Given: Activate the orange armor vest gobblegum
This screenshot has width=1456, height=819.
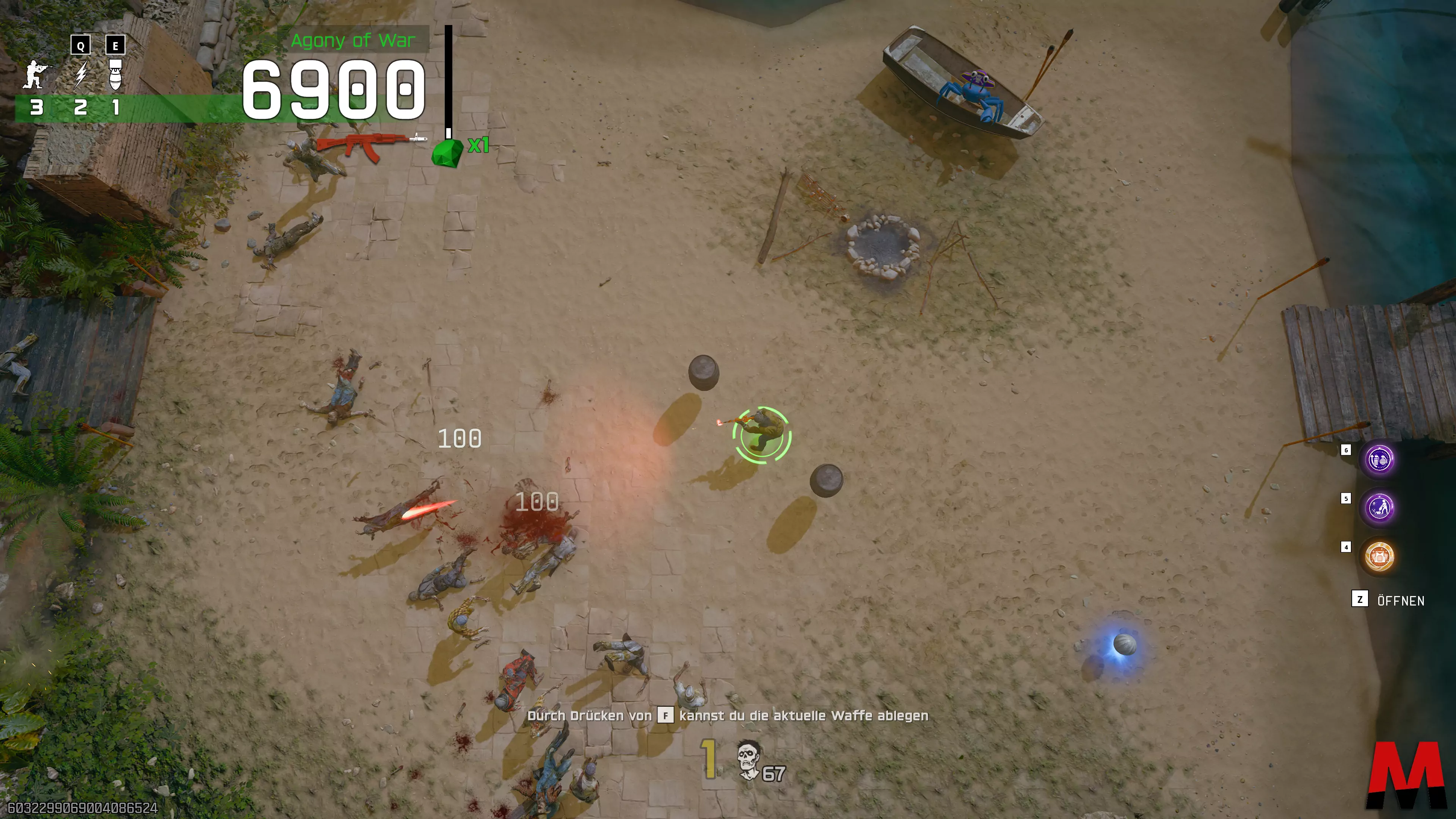Looking at the screenshot, I should (1379, 556).
